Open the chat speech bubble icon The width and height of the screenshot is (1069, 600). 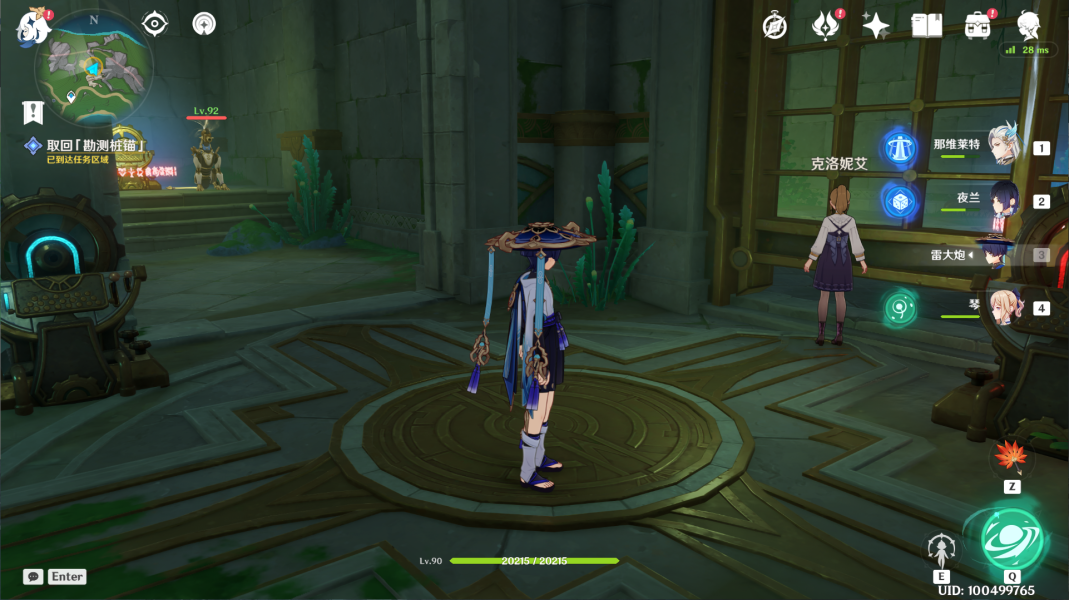click(33, 577)
